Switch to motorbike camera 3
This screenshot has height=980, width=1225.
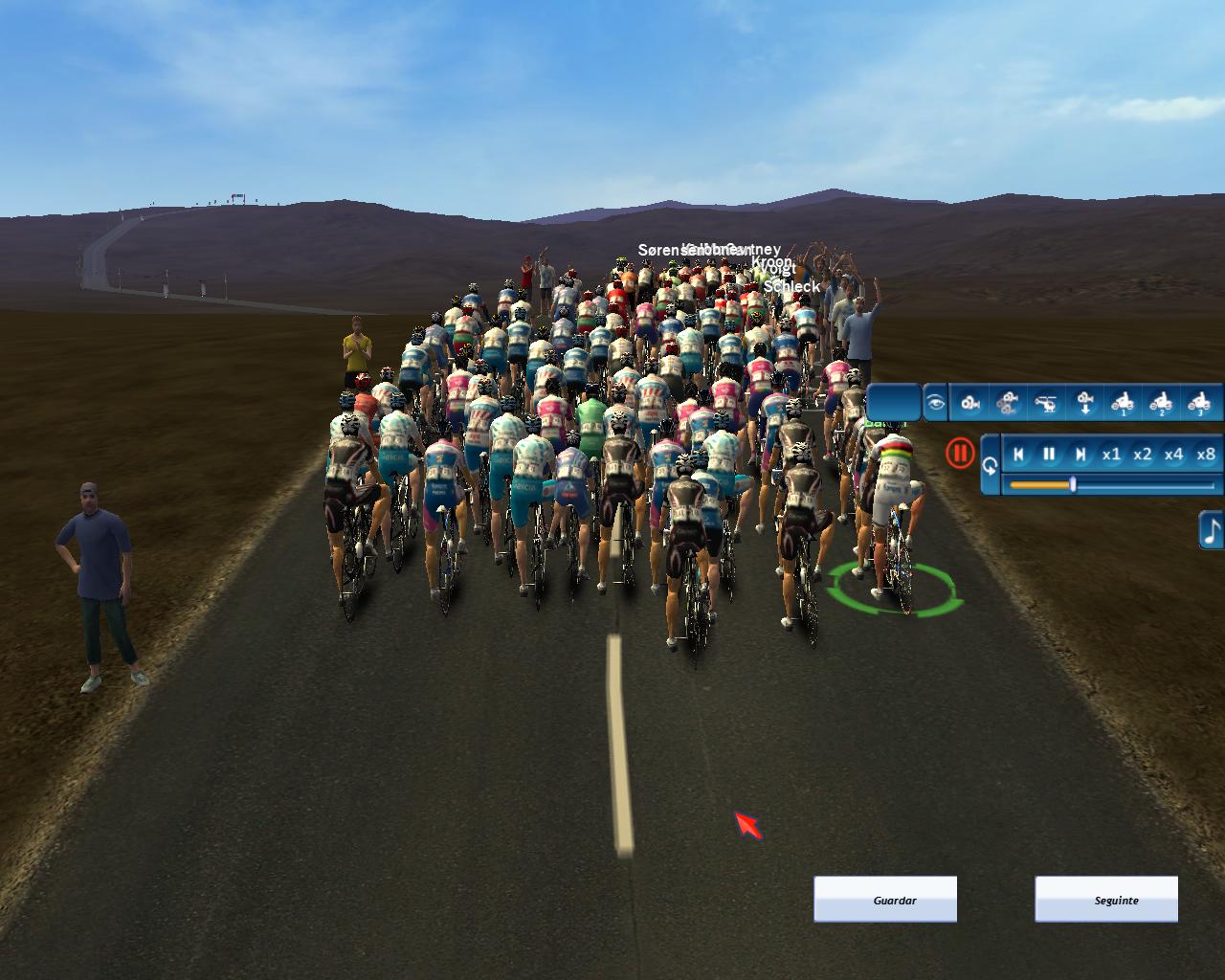point(1198,403)
